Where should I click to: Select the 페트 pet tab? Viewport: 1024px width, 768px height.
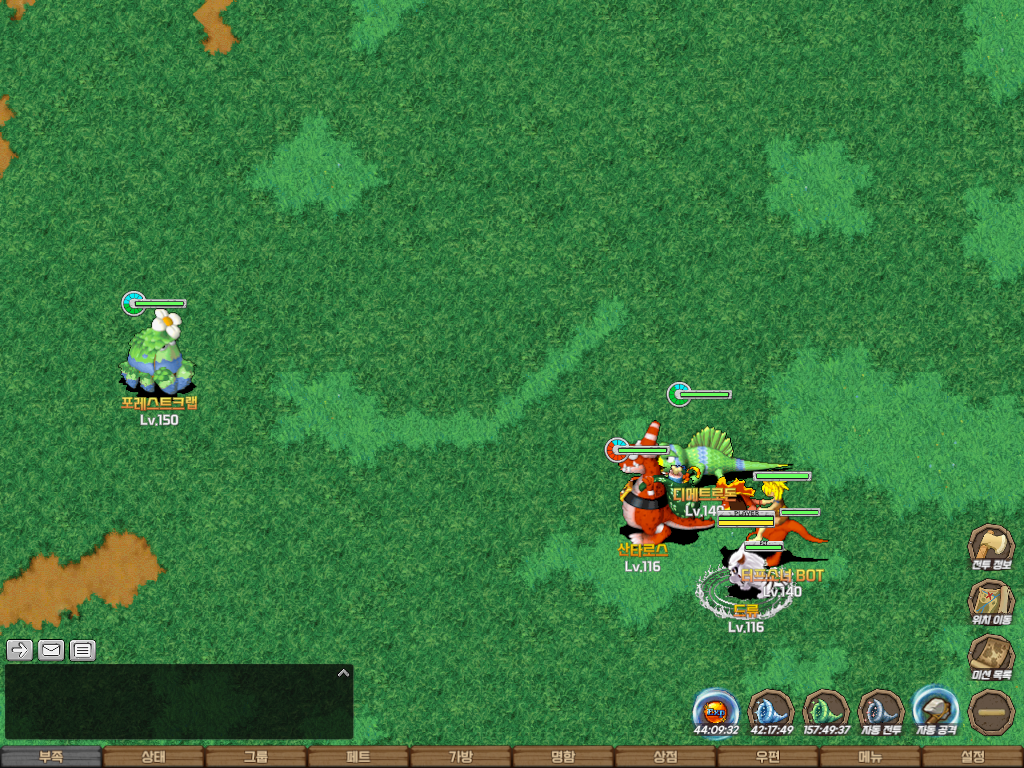pos(358,757)
